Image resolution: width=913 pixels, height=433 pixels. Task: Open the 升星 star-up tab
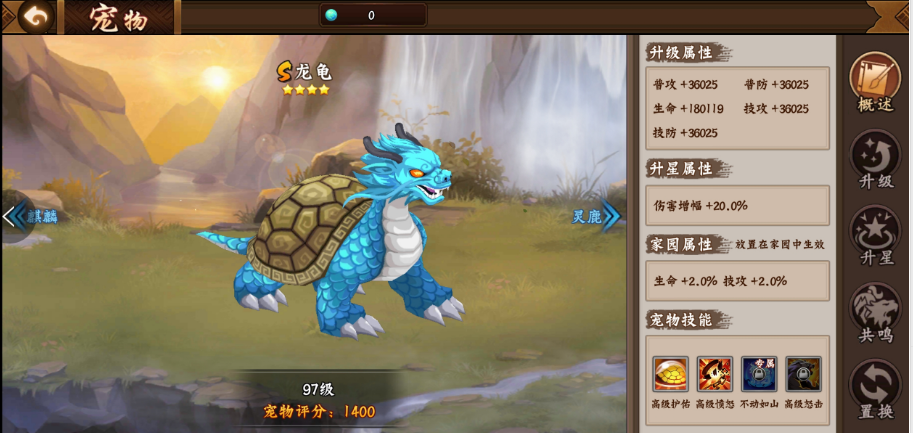click(x=875, y=234)
